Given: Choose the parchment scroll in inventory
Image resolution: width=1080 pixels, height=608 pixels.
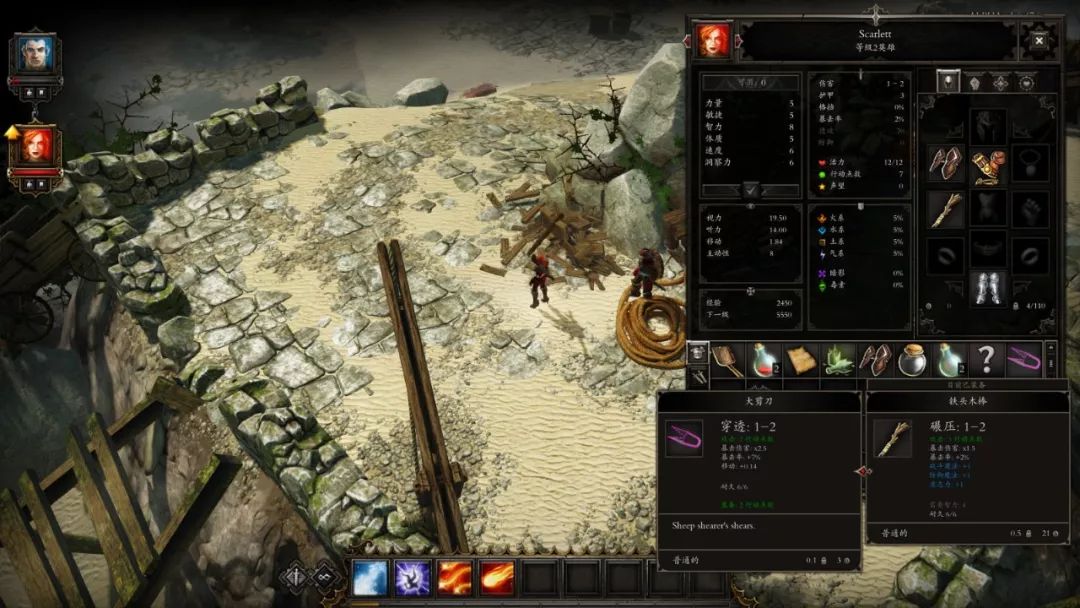Looking at the screenshot, I should [x=801, y=359].
